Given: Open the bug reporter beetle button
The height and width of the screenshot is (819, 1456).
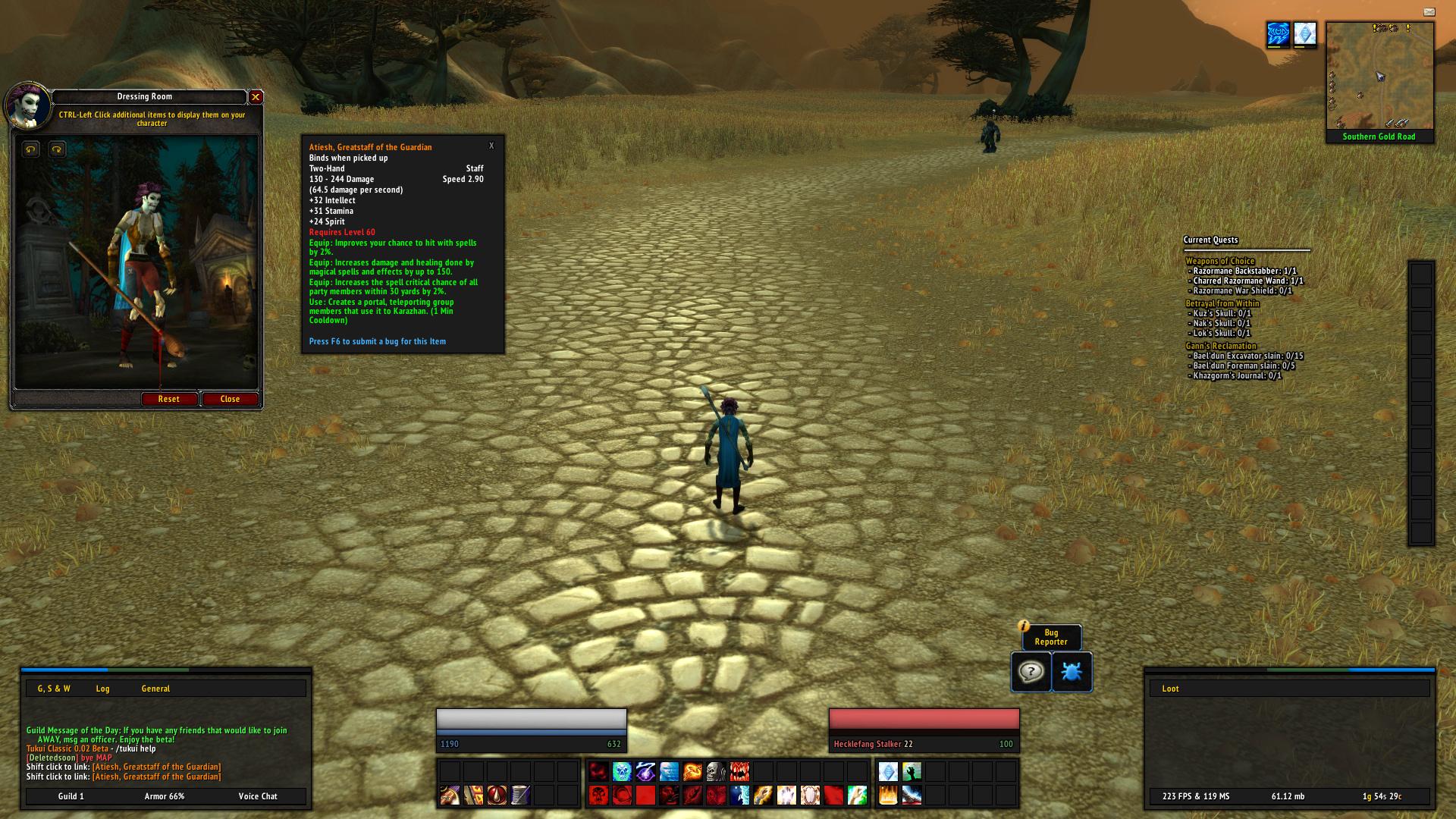Looking at the screenshot, I should [x=1072, y=672].
